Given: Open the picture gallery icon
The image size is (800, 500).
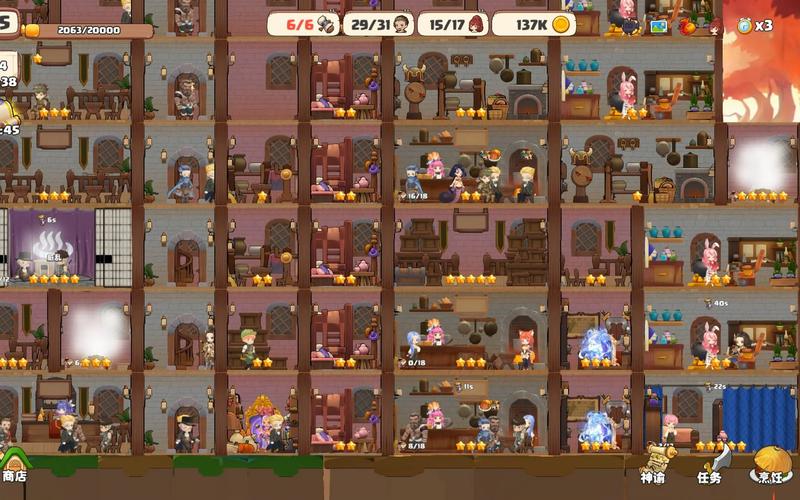Looking at the screenshot, I should click(x=658, y=27).
